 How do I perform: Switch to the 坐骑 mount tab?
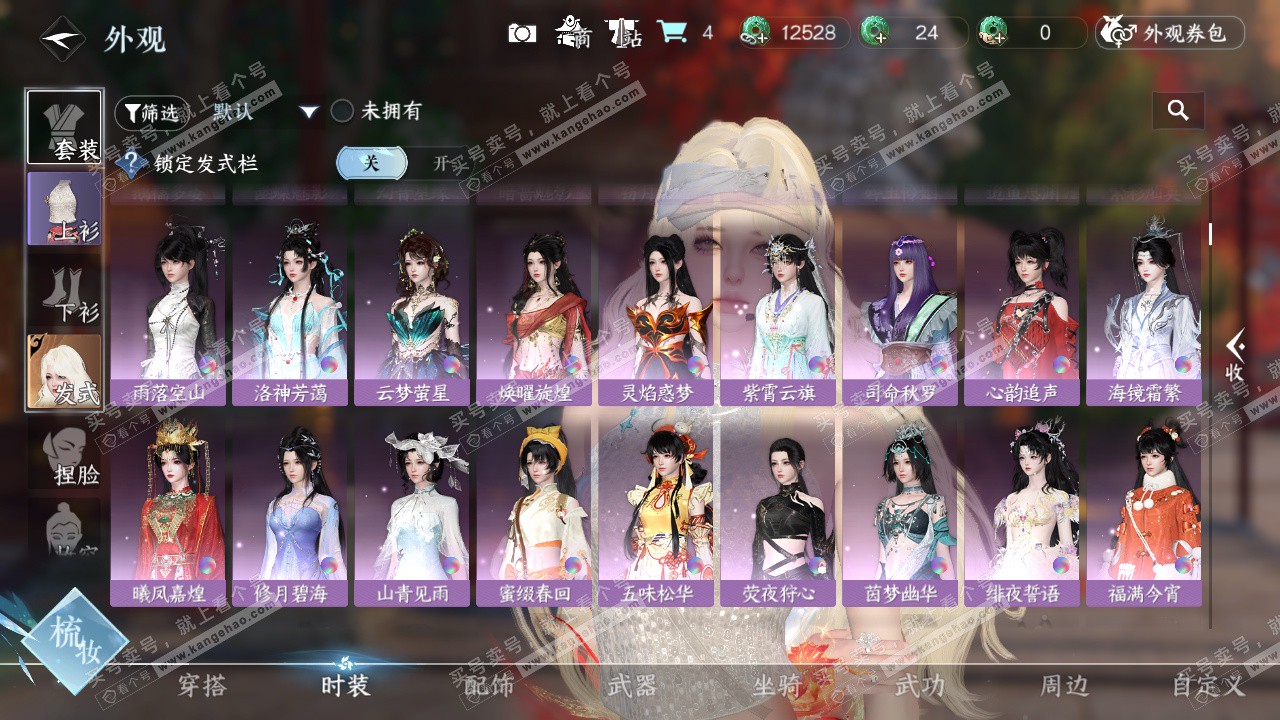(x=778, y=686)
